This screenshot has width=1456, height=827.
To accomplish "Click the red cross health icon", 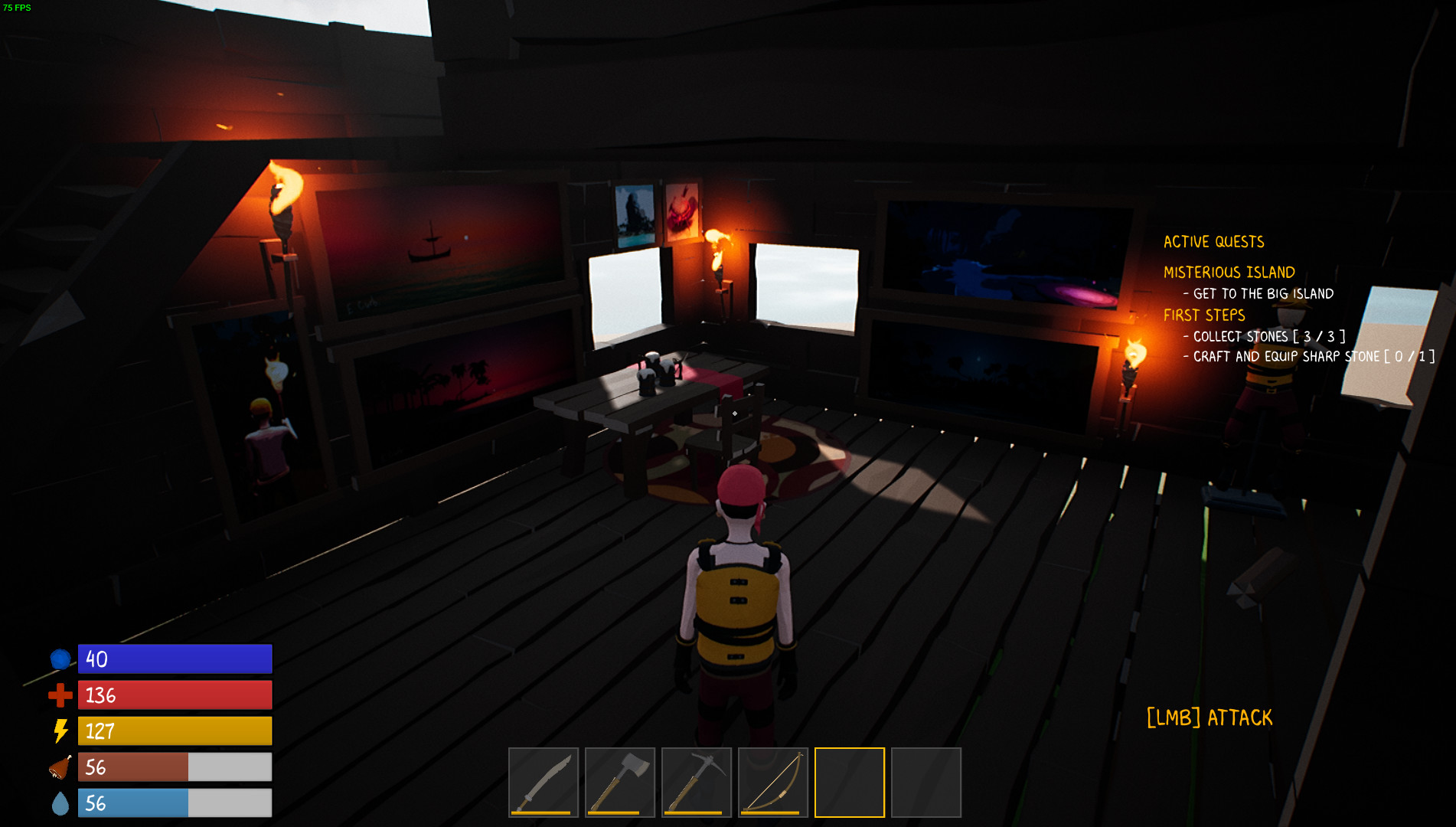I will (60, 695).
